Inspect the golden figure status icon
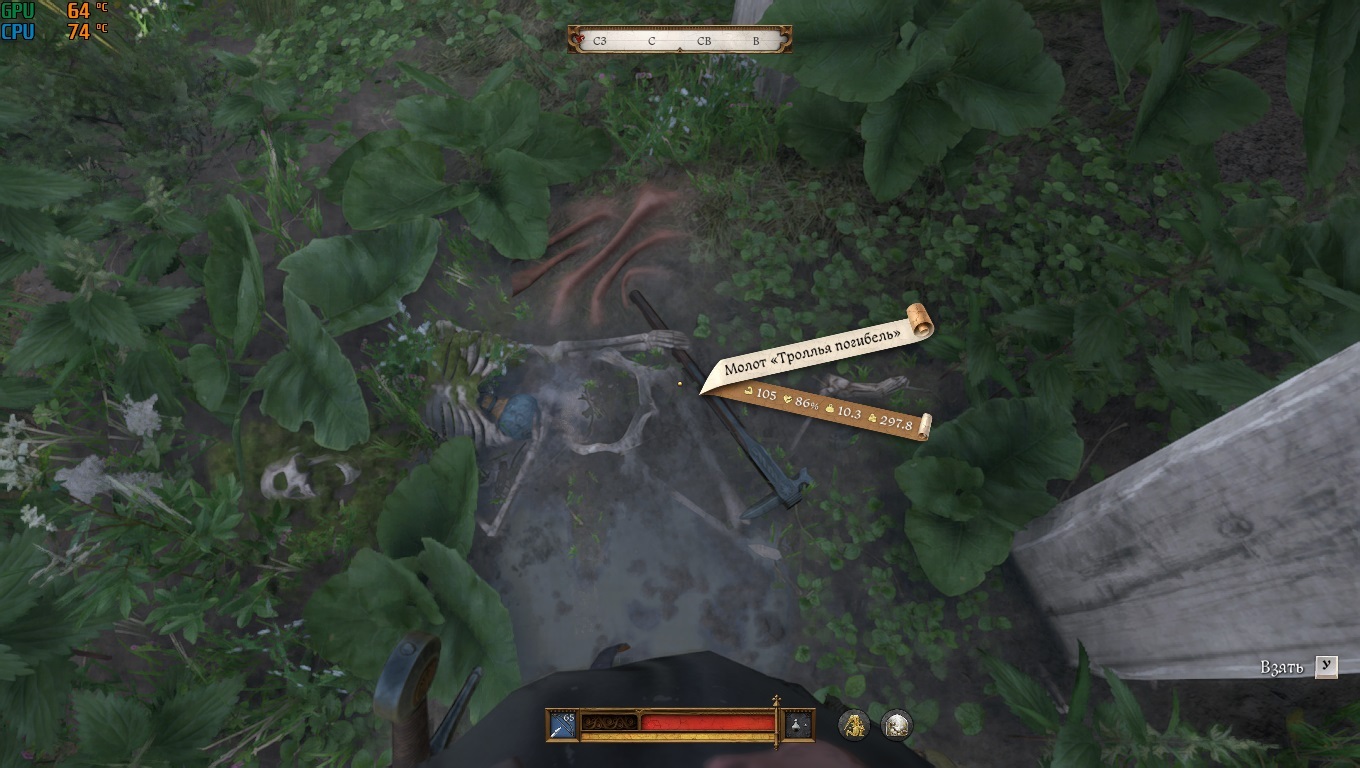The image size is (1360, 768). click(853, 724)
